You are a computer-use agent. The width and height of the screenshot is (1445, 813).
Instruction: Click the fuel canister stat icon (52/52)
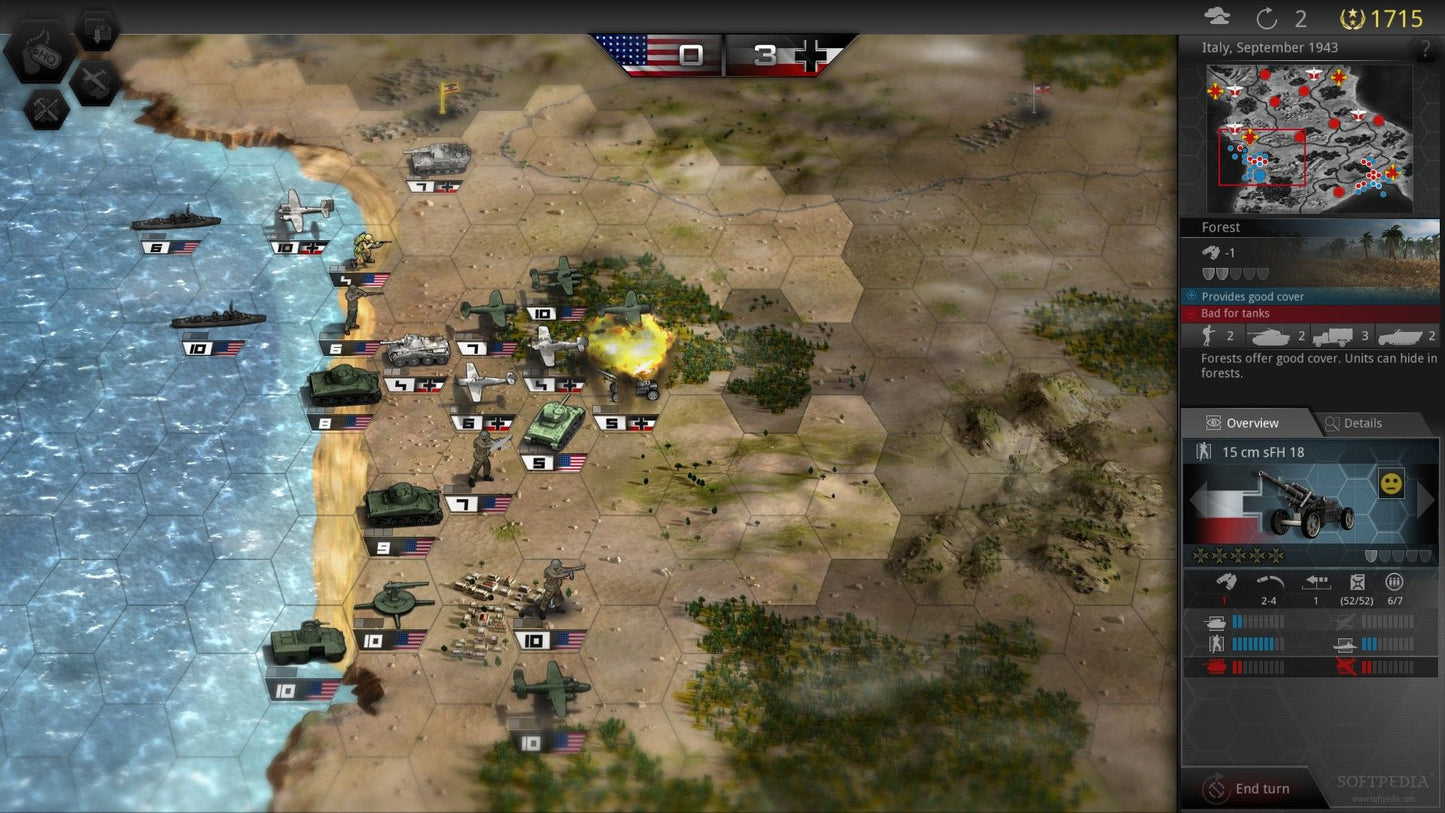pyautogui.click(x=1357, y=583)
